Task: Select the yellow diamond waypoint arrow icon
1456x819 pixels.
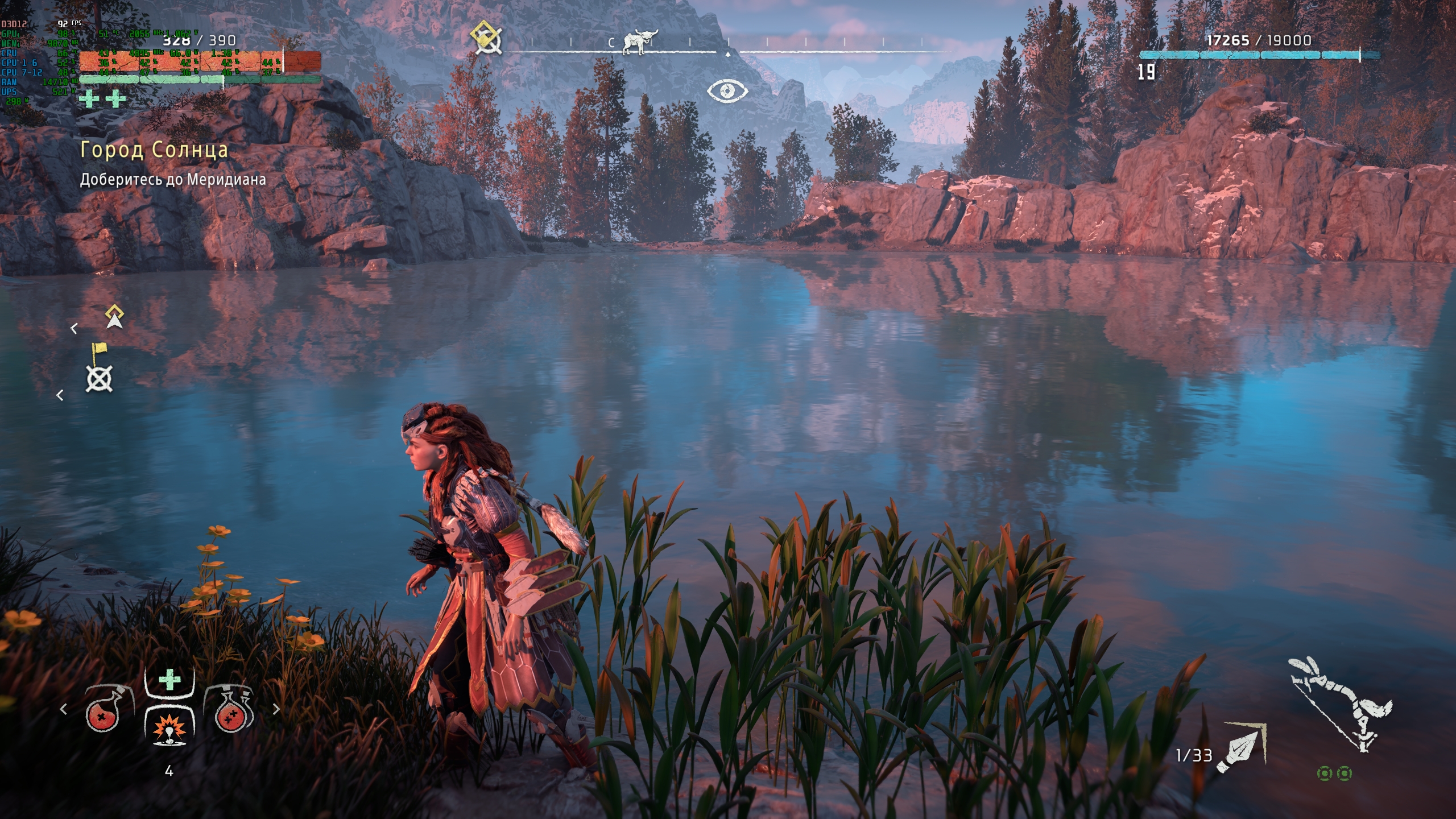Action: coord(114,317)
